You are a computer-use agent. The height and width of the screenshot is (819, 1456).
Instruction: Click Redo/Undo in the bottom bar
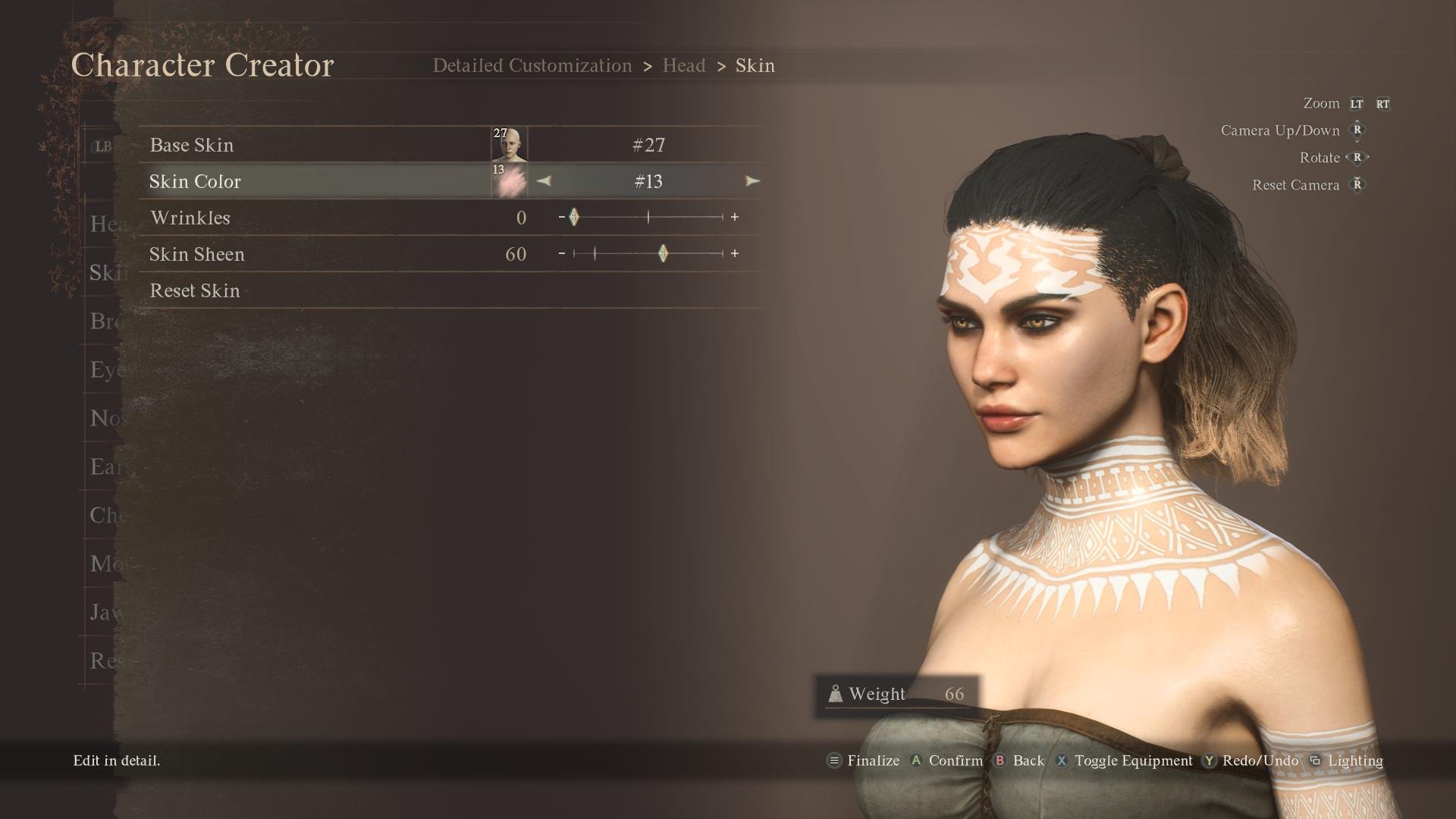tap(1251, 761)
